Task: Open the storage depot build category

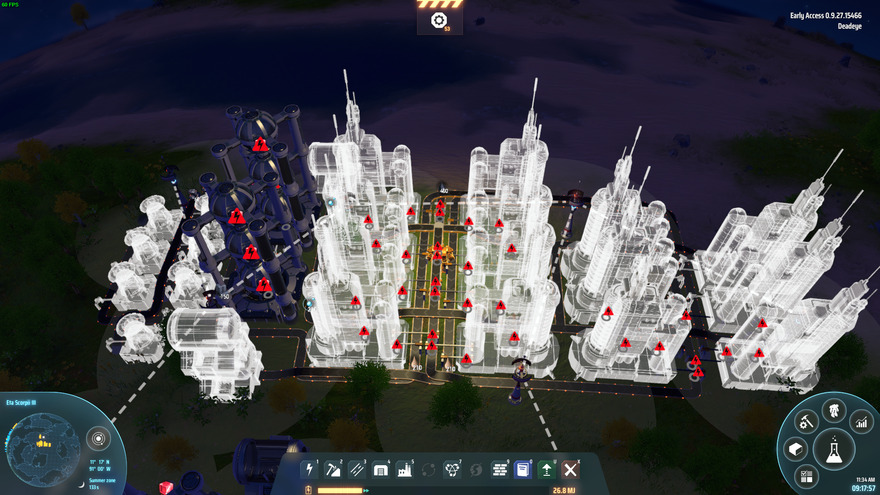Action: [381, 469]
